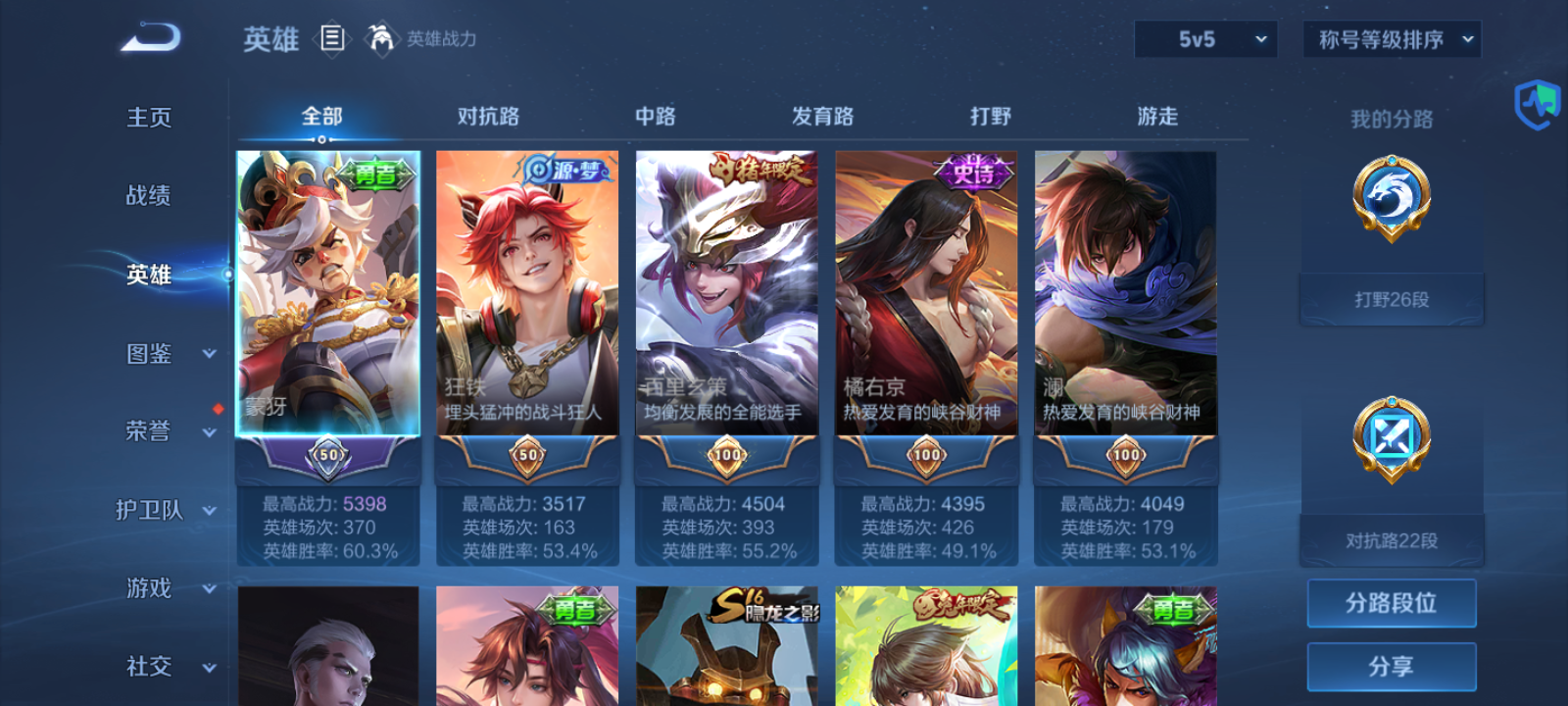Open the 英雄战力 hero power panel

423,40
